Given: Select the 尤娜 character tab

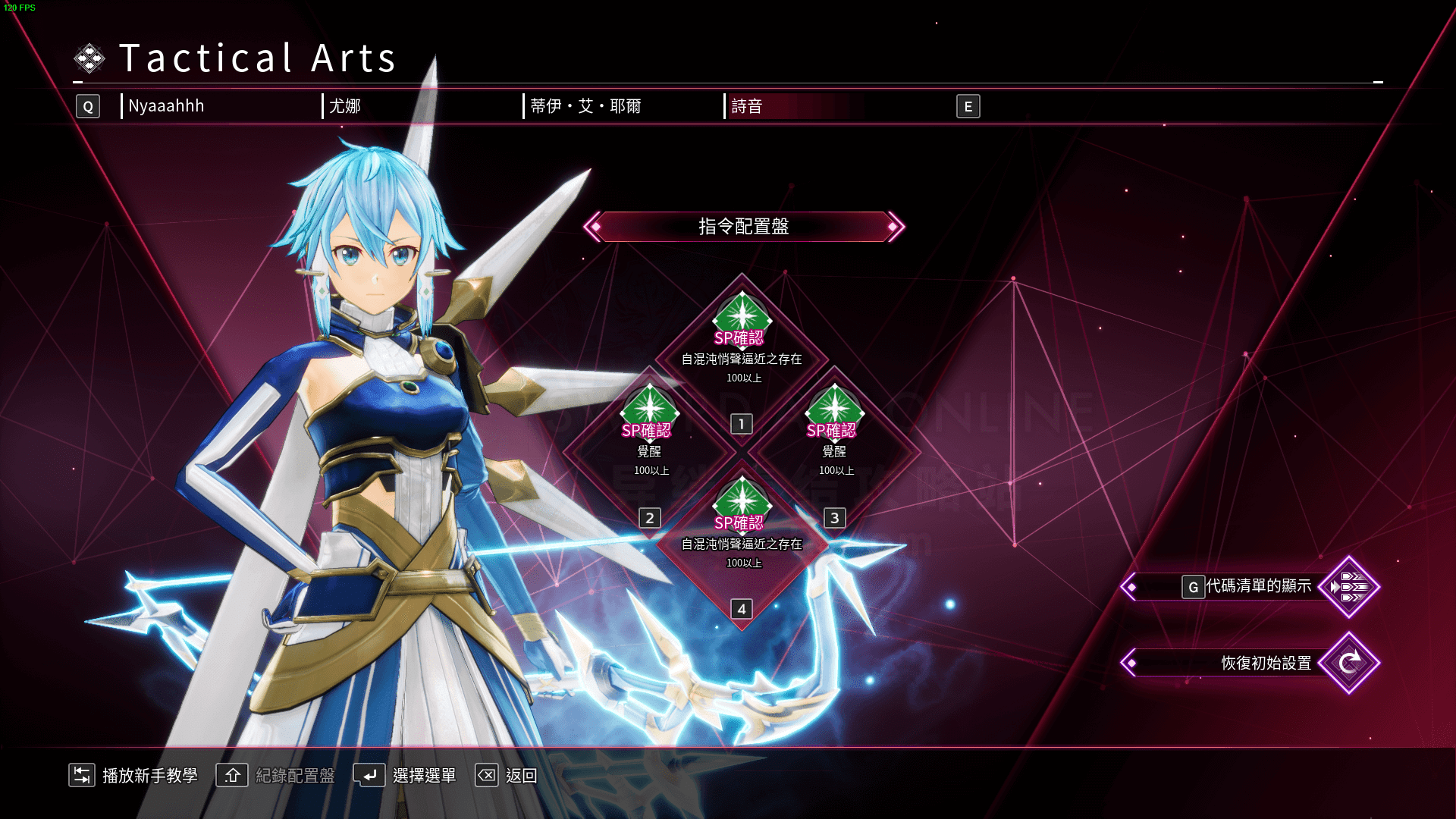Looking at the screenshot, I should pos(345,106).
